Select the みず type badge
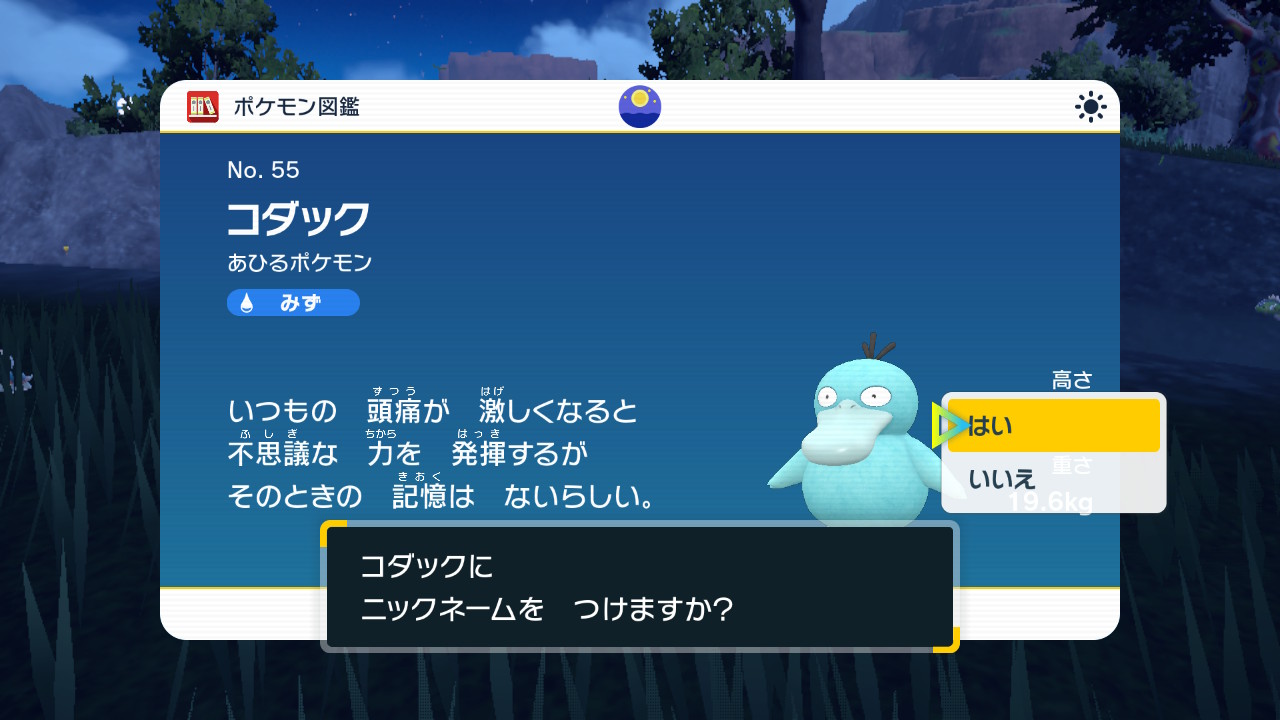This screenshot has width=1280, height=720. click(292, 302)
